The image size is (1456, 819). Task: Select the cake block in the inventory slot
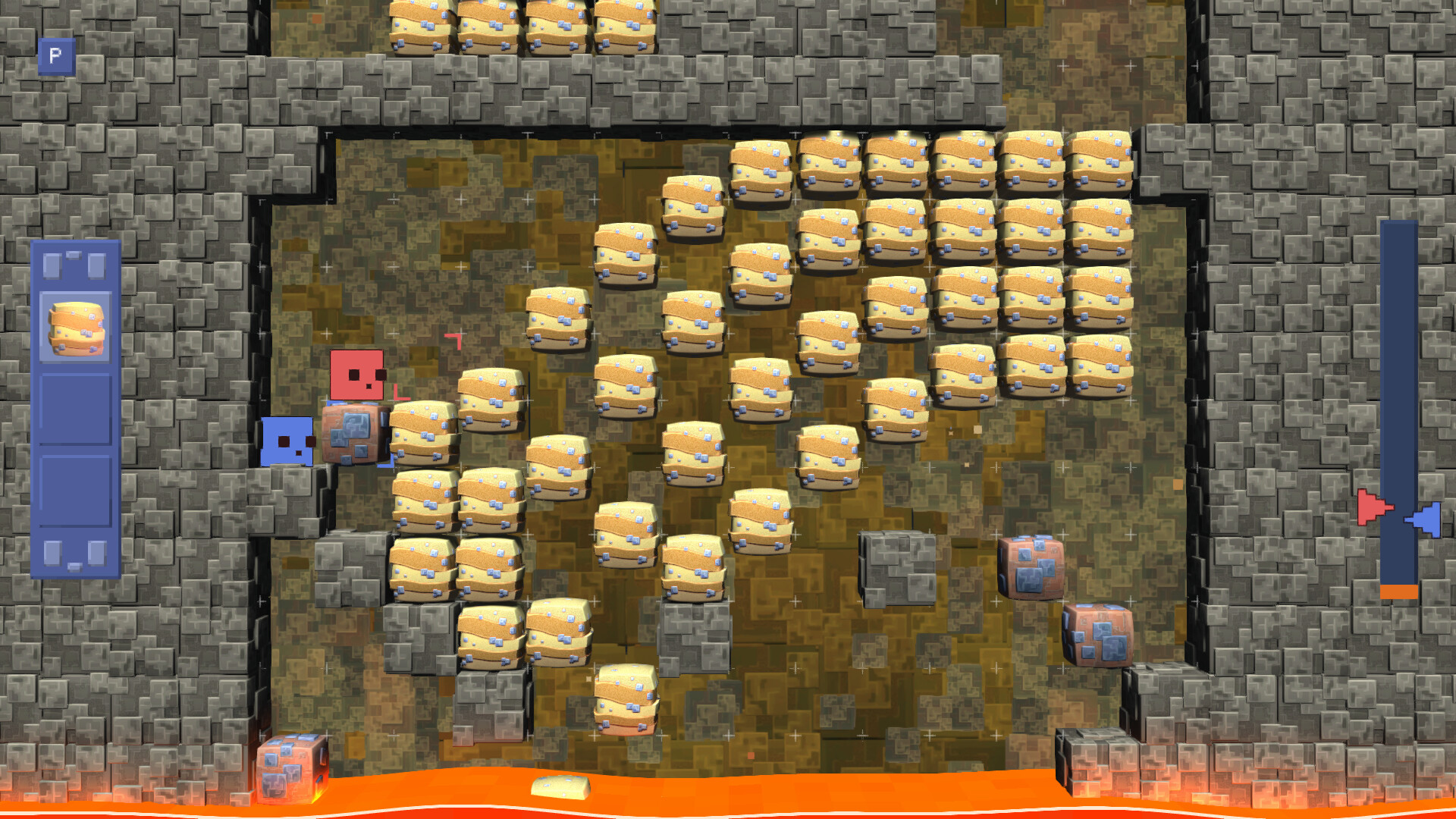[x=74, y=328]
